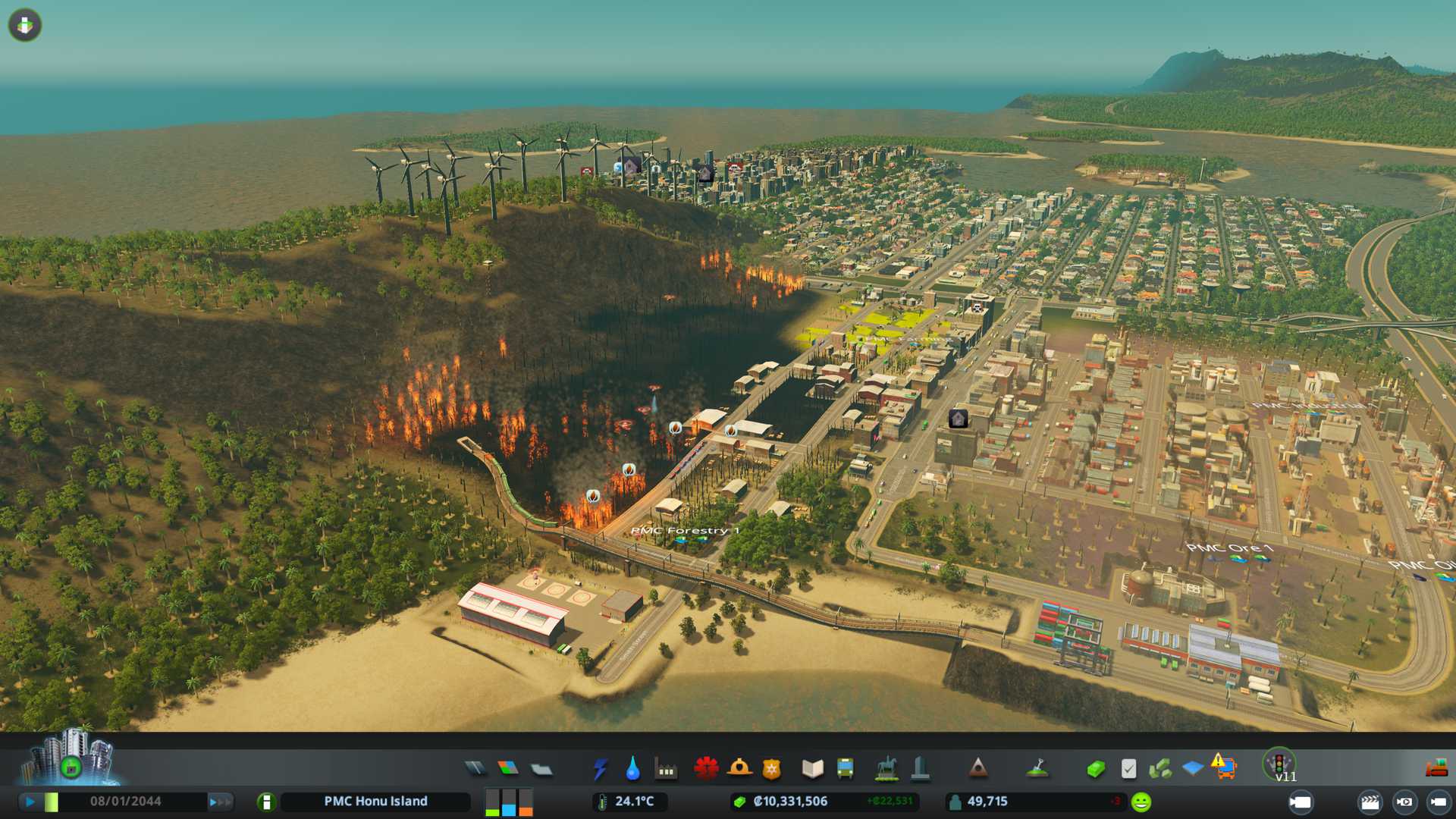Change simulation speed with fast-forward arrows

pos(219,802)
